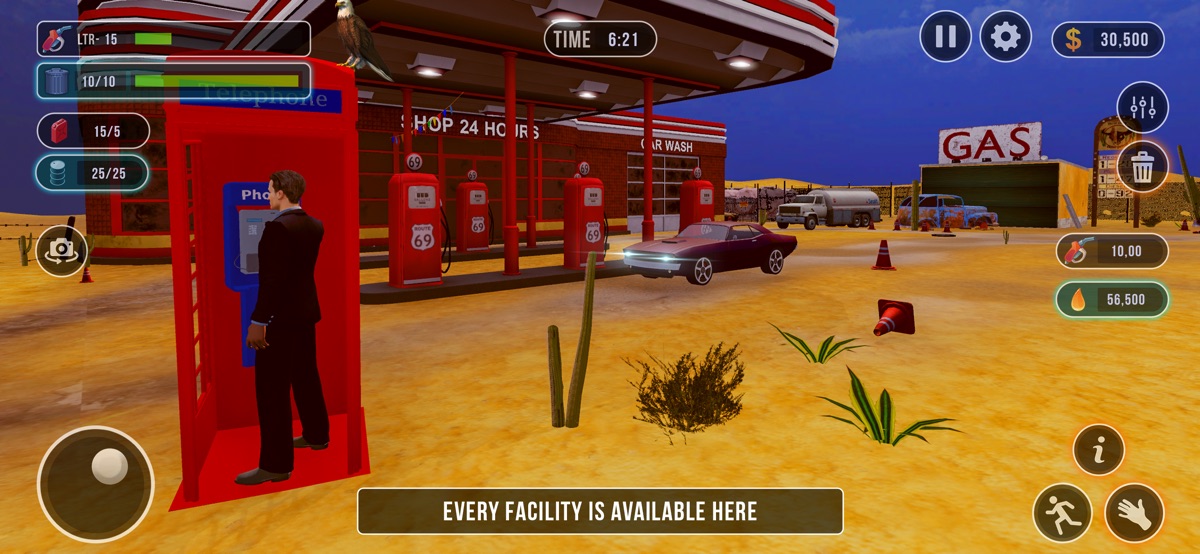Click the trash bin icon
This screenshot has height=554, width=1200.
[1142, 167]
